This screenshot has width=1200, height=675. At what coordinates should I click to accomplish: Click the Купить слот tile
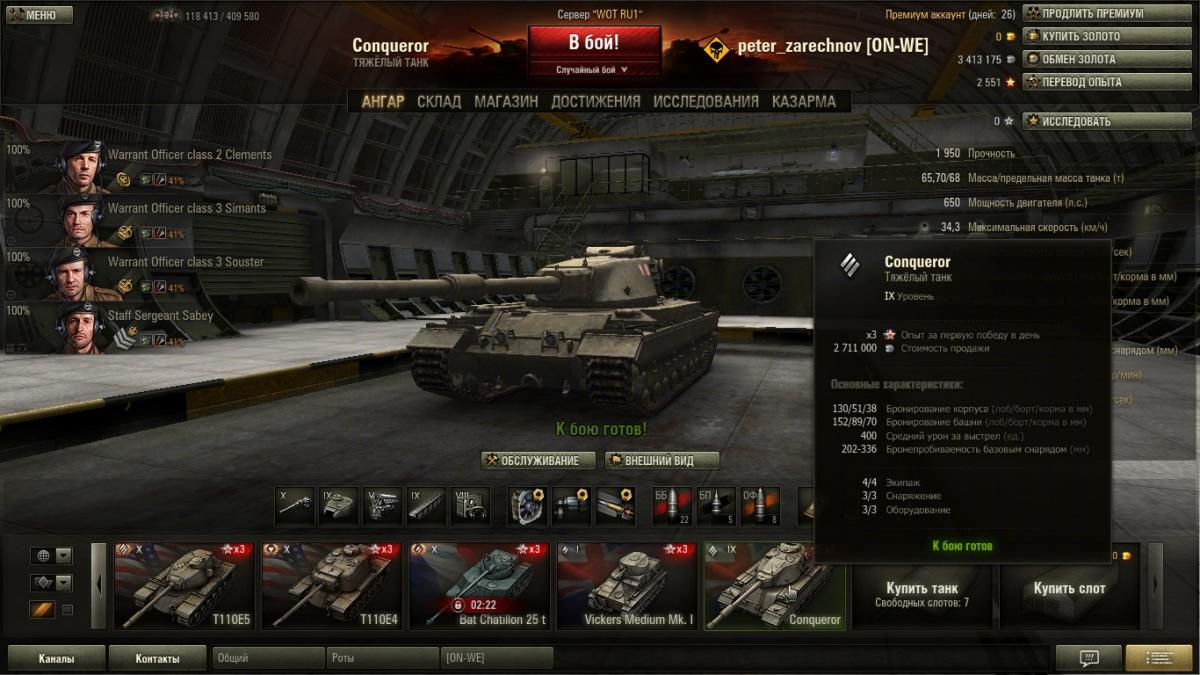point(1069,588)
